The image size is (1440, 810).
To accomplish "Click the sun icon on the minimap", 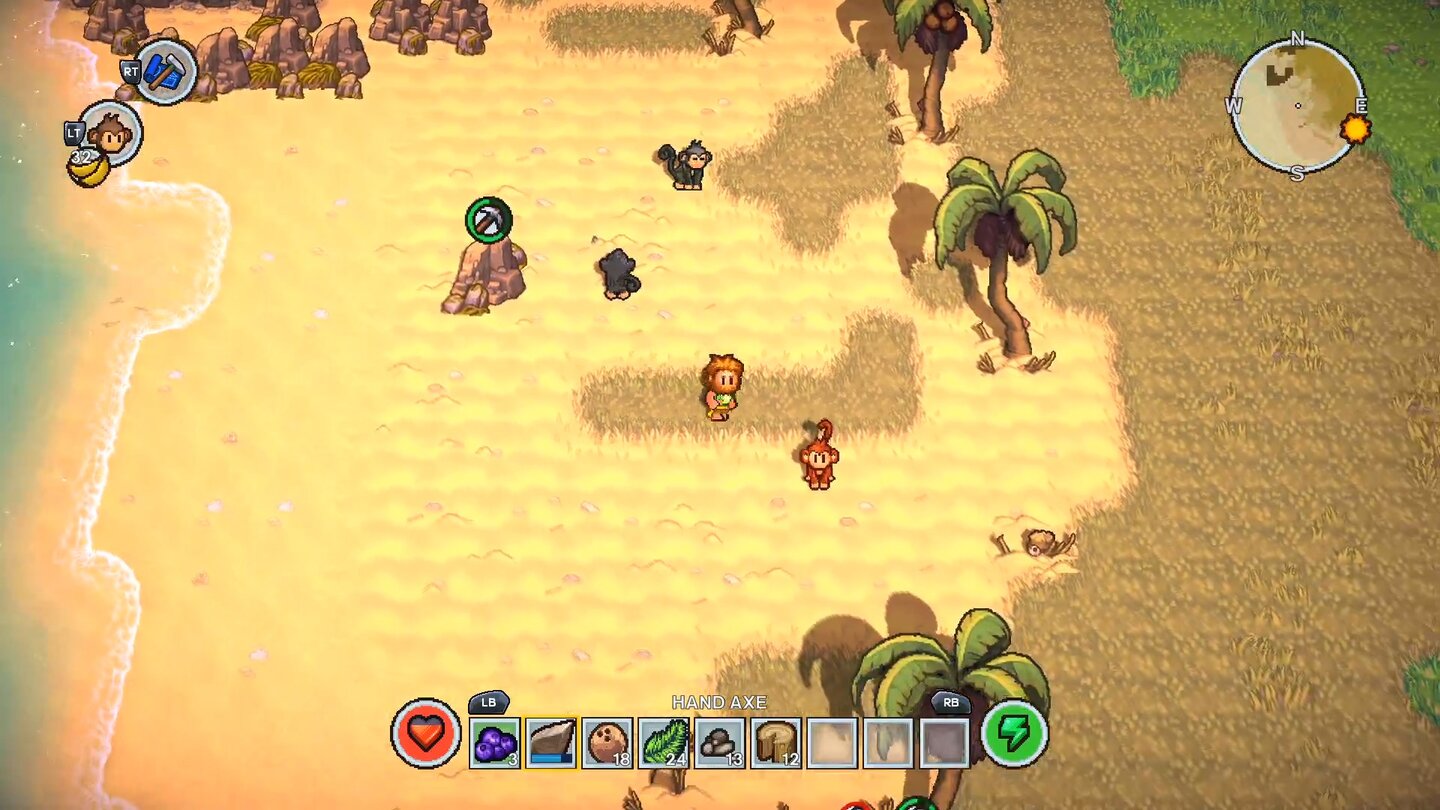I will [x=1357, y=128].
